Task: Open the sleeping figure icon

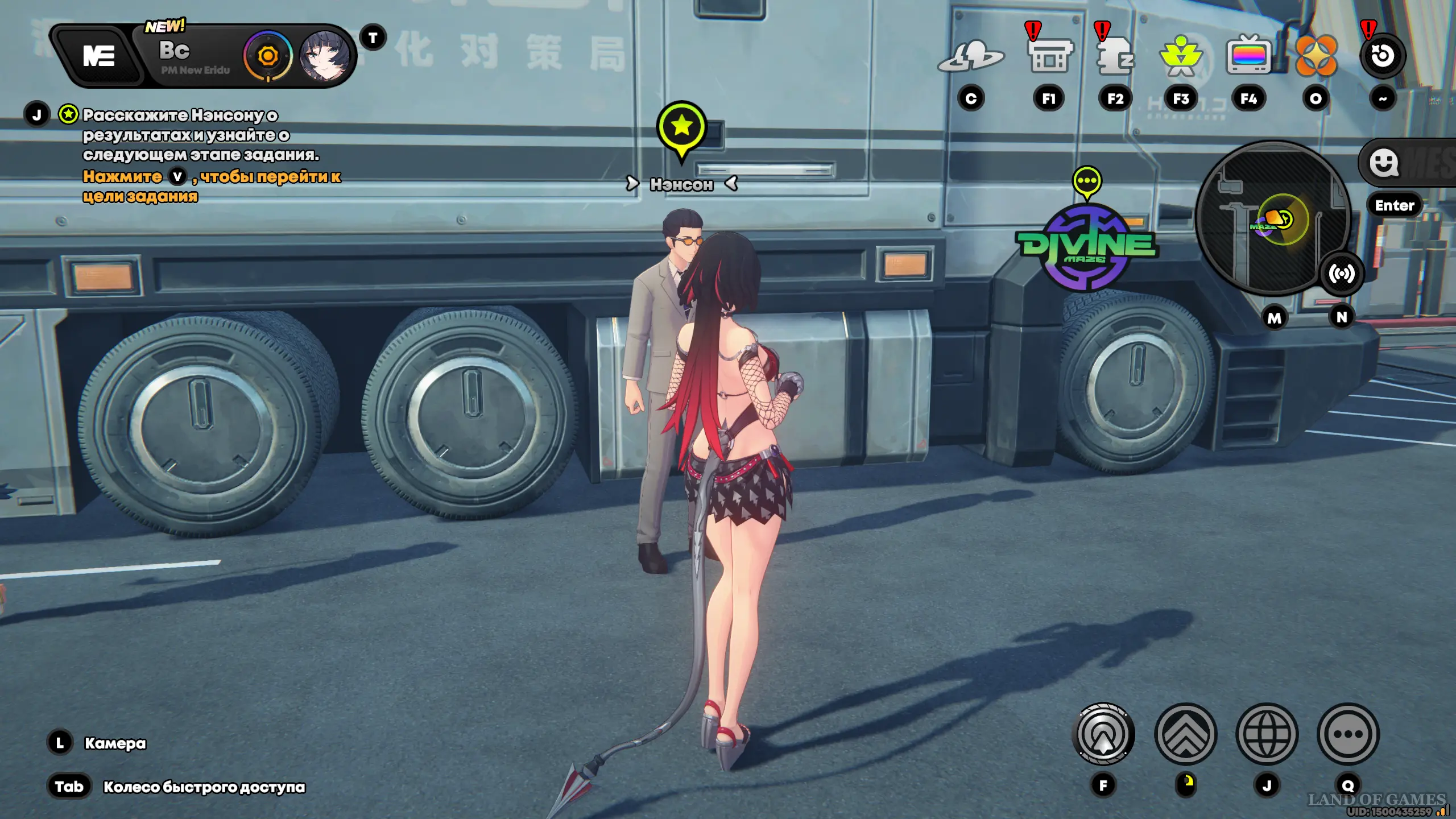Action: pyautogui.click(x=1115, y=56)
